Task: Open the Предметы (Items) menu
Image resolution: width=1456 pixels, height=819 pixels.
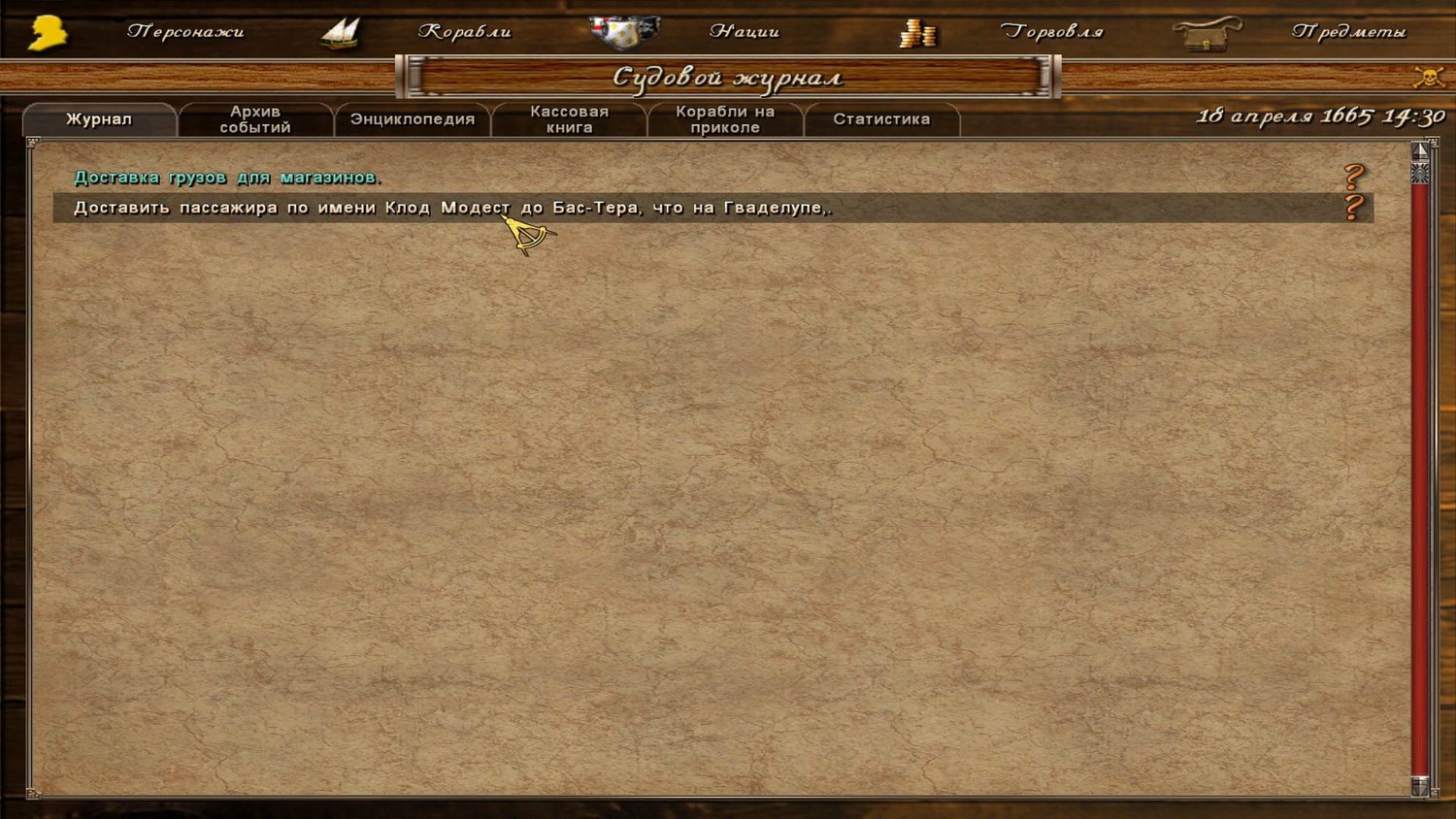Action: [x=1347, y=32]
